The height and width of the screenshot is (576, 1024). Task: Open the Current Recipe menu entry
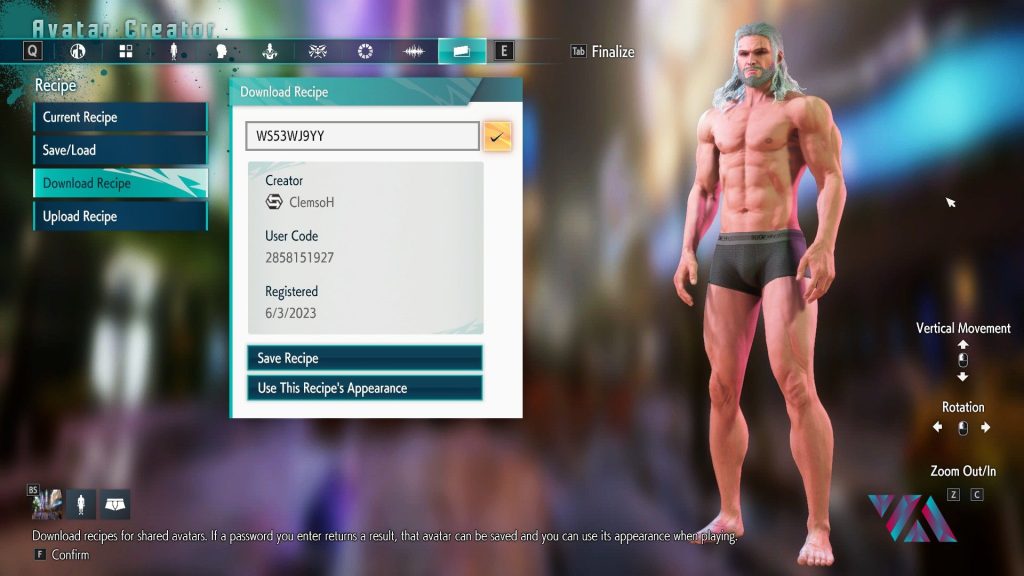(120, 117)
